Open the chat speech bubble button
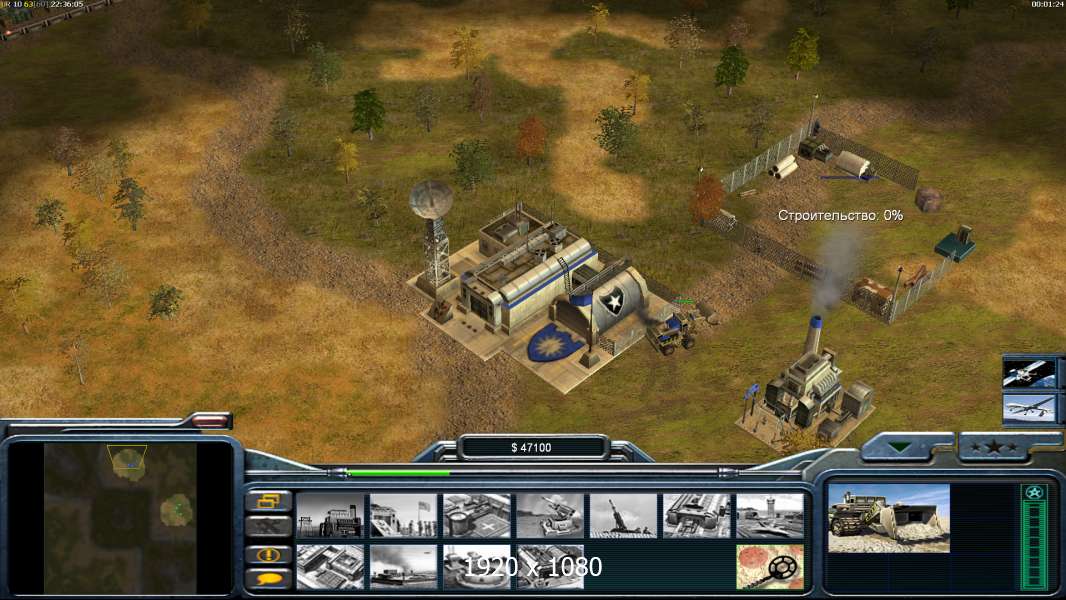 269,578
